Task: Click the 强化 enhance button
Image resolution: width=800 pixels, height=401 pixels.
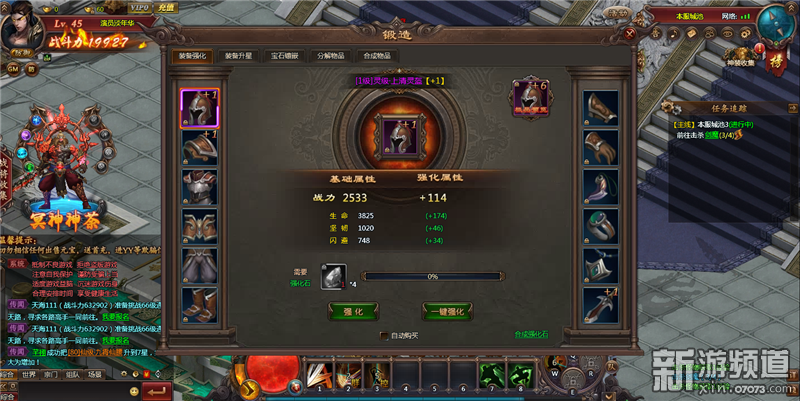Action: click(x=354, y=311)
